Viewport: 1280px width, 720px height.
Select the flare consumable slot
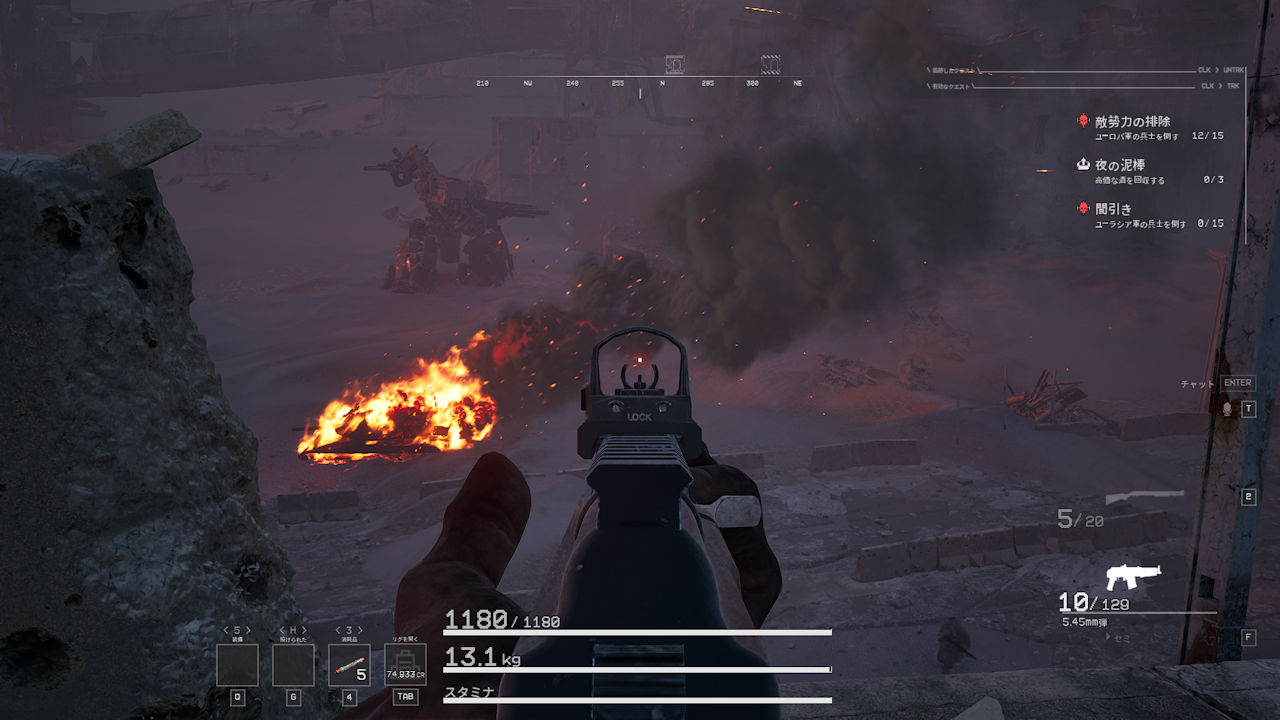click(349, 665)
